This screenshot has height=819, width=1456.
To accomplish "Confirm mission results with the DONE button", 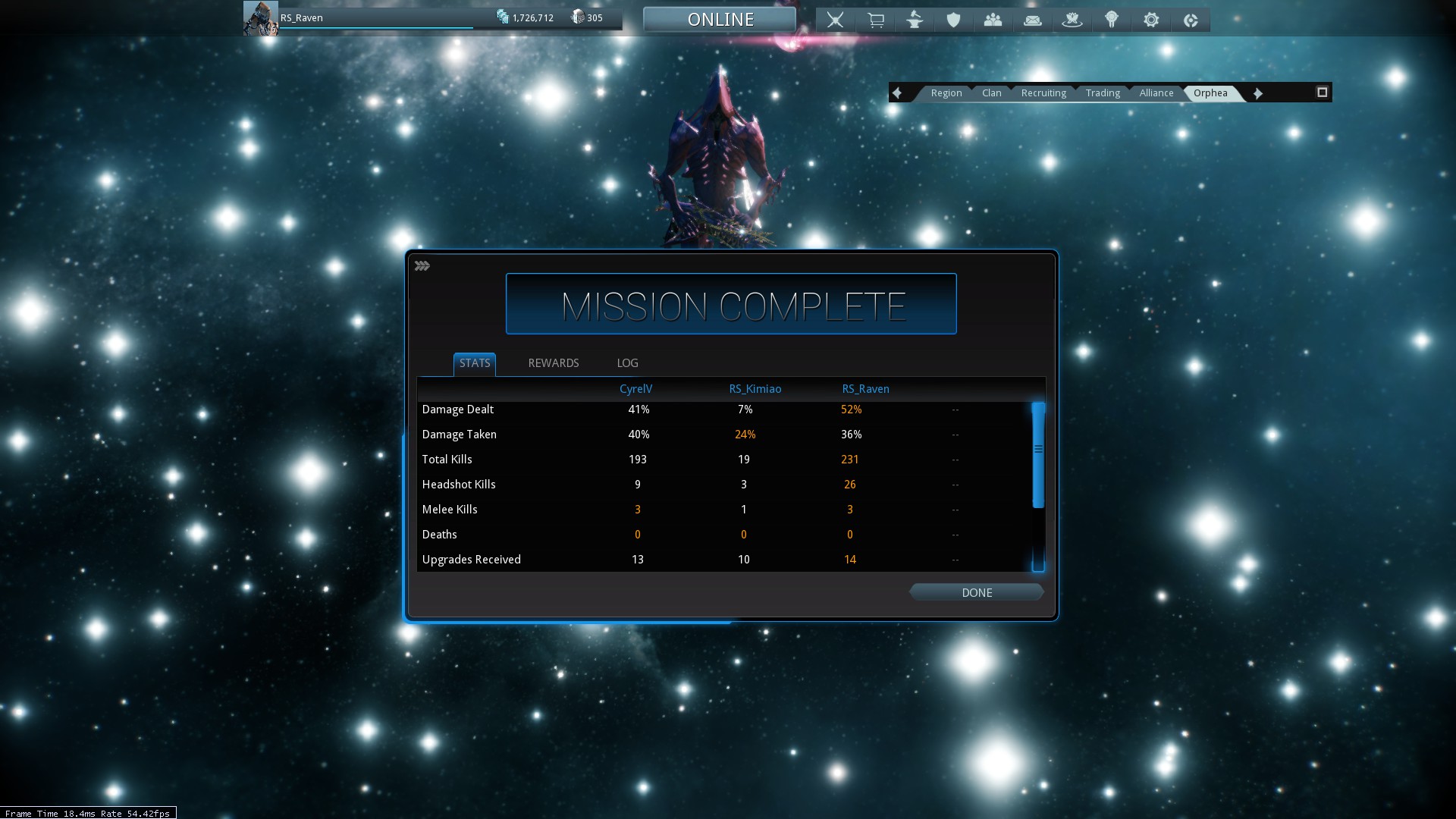I will coord(976,592).
